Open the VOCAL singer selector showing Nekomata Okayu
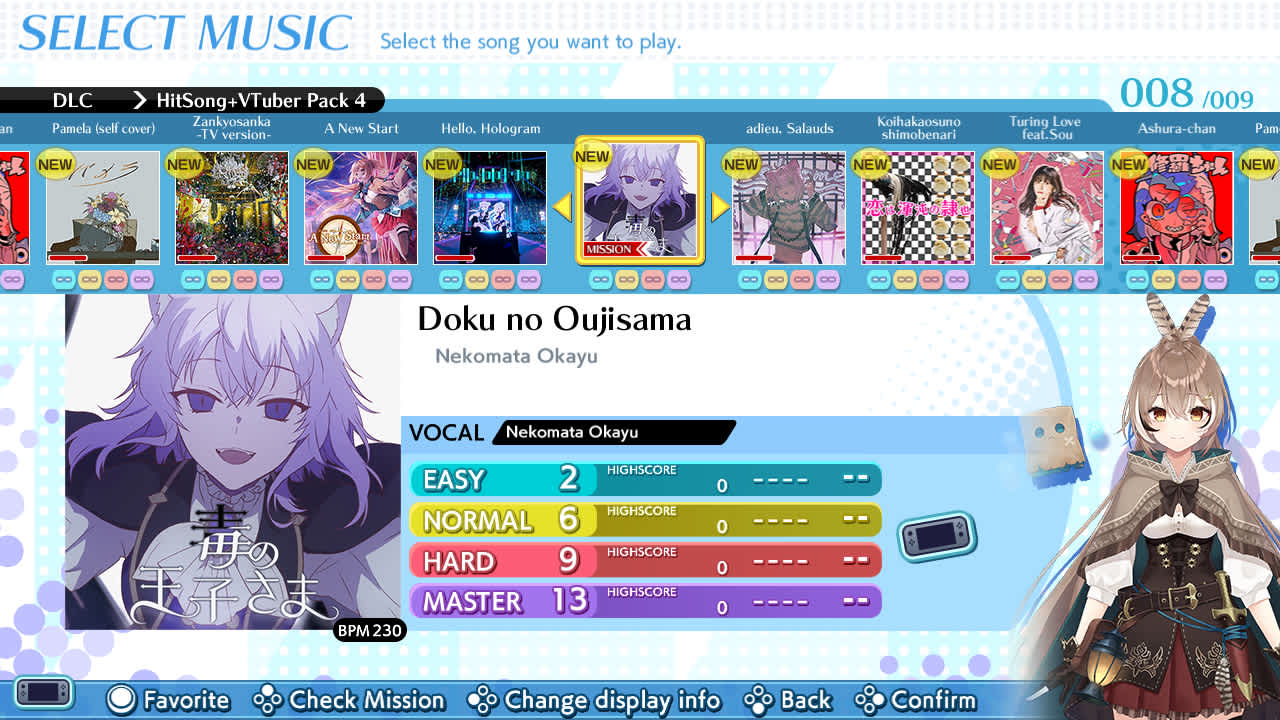Screen dimensions: 1280x720 [x=613, y=432]
